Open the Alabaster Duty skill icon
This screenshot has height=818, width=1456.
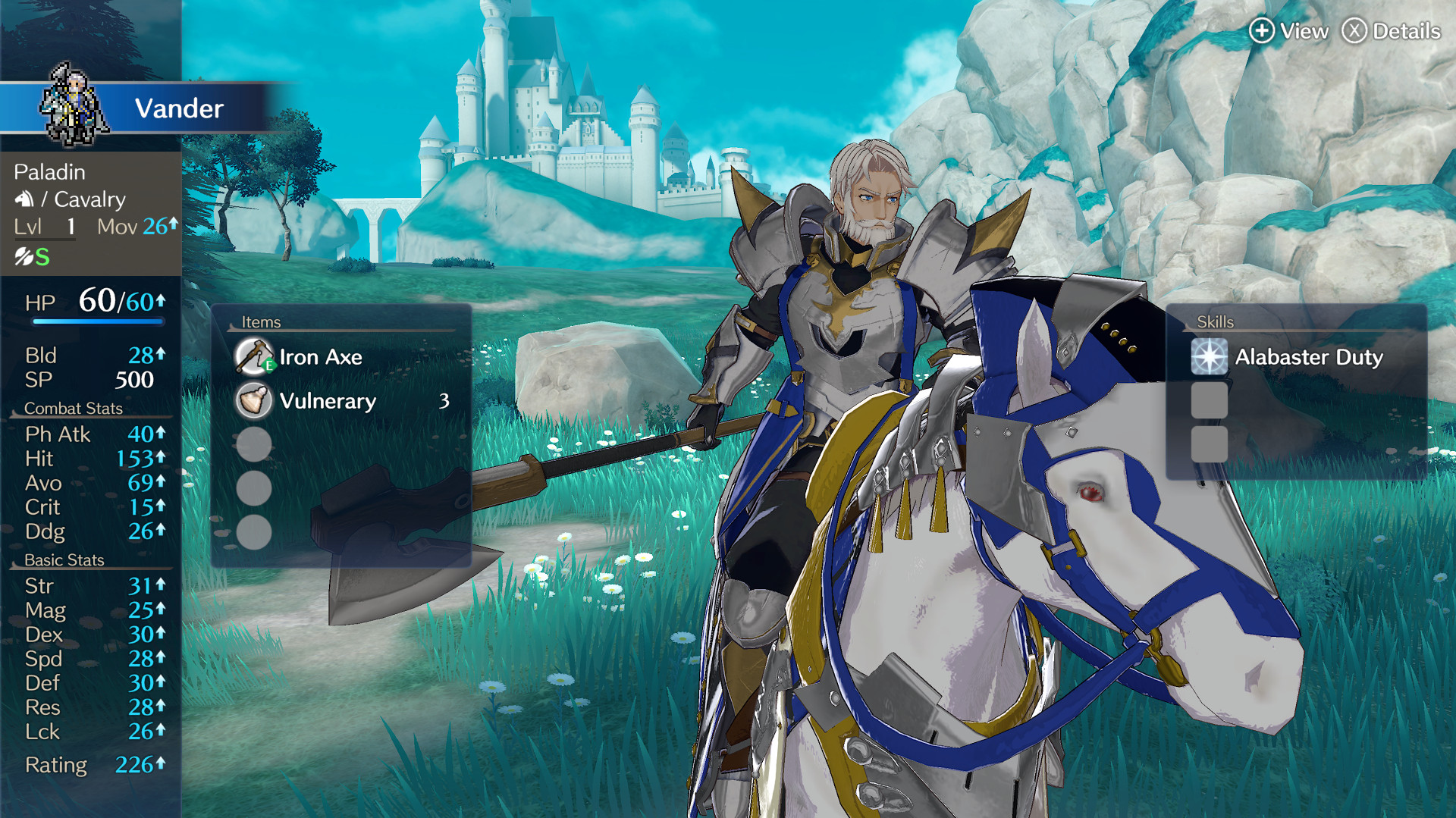[1211, 356]
